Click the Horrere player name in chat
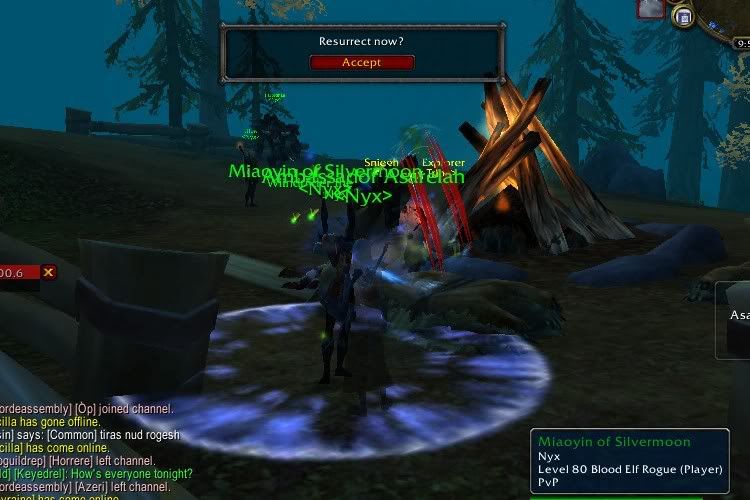The height and width of the screenshot is (500, 750). pos(71,460)
